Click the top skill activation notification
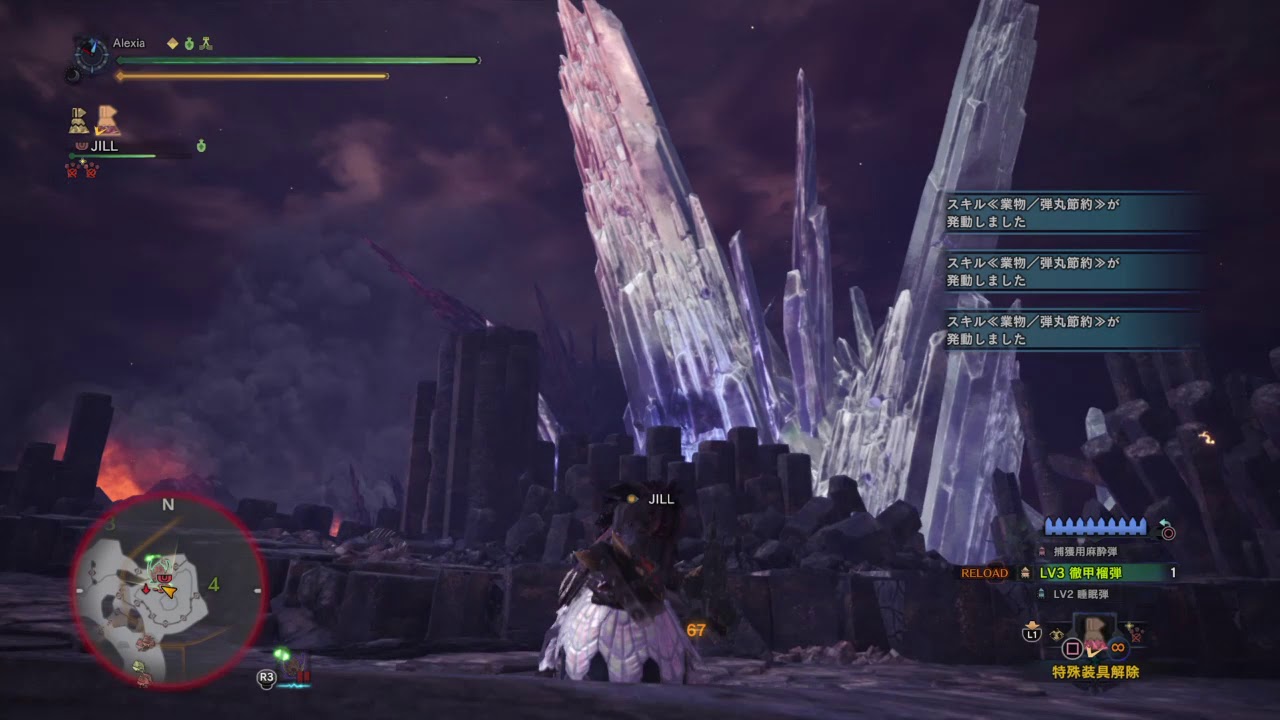The image size is (1280, 720). coord(1072,213)
